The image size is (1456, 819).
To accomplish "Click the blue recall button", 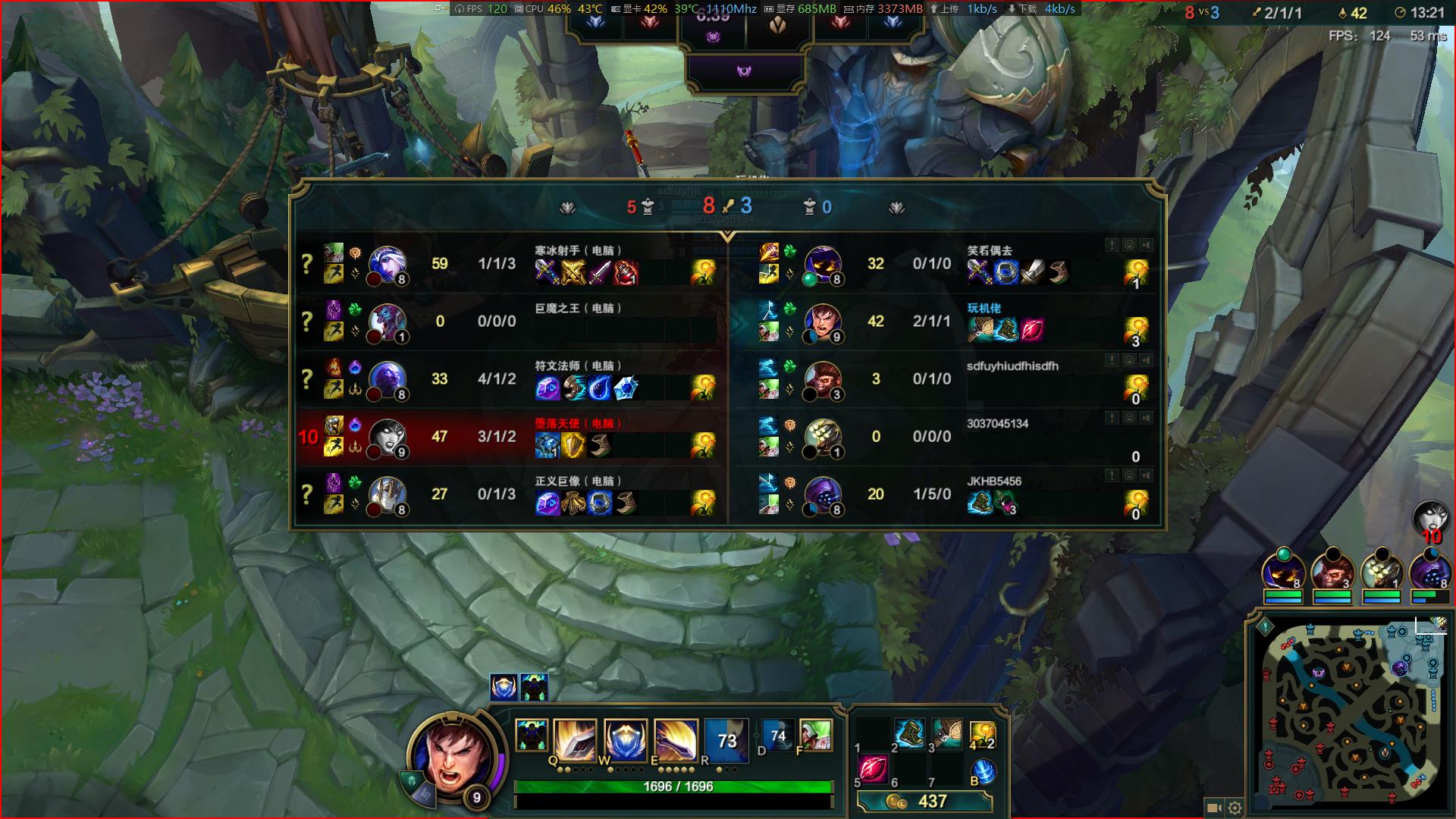I will point(983,771).
